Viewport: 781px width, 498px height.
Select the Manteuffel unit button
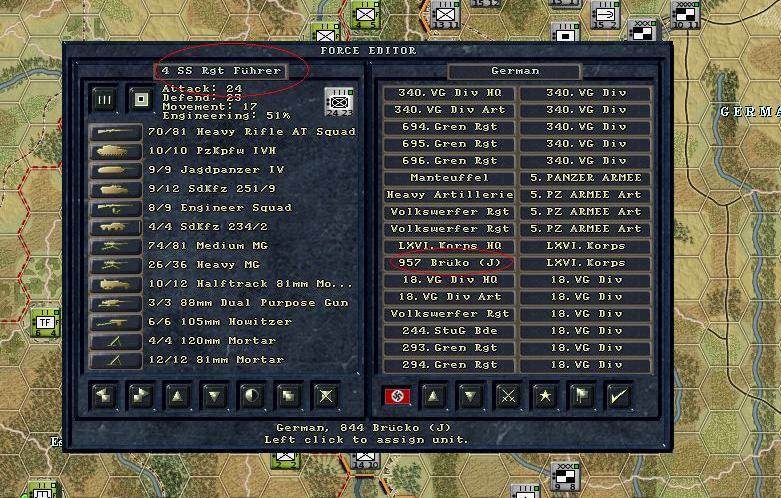449,178
